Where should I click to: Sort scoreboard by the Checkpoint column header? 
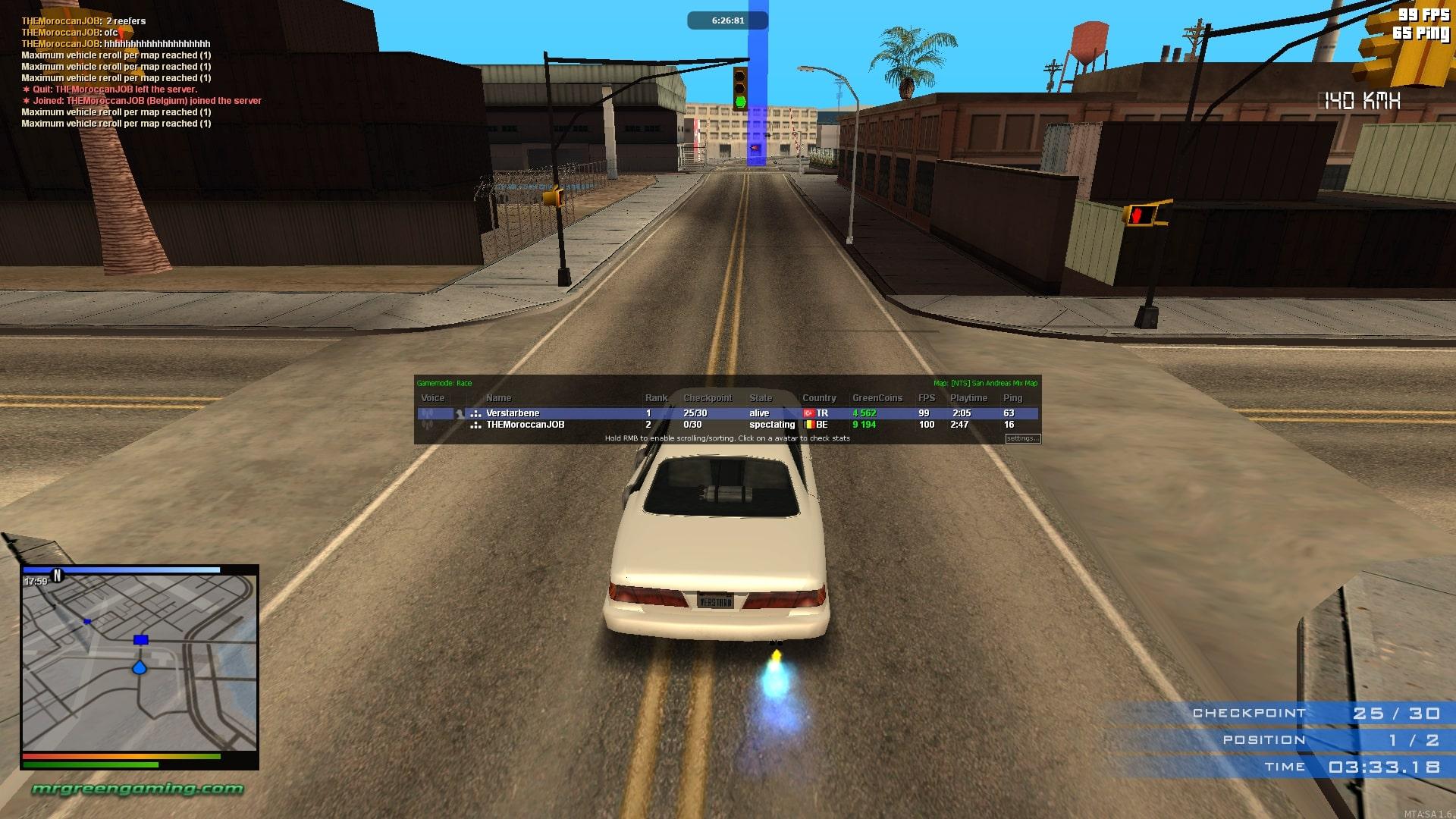[708, 398]
